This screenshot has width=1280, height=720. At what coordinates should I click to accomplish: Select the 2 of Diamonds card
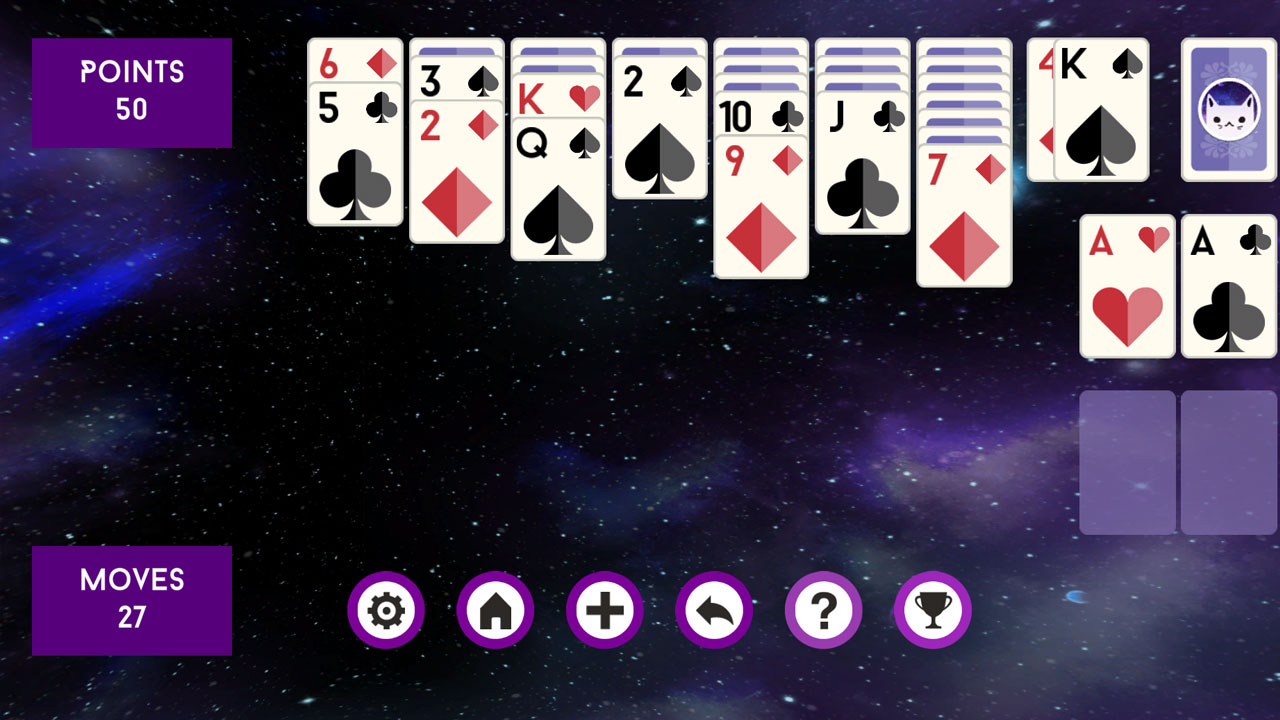[457, 175]
